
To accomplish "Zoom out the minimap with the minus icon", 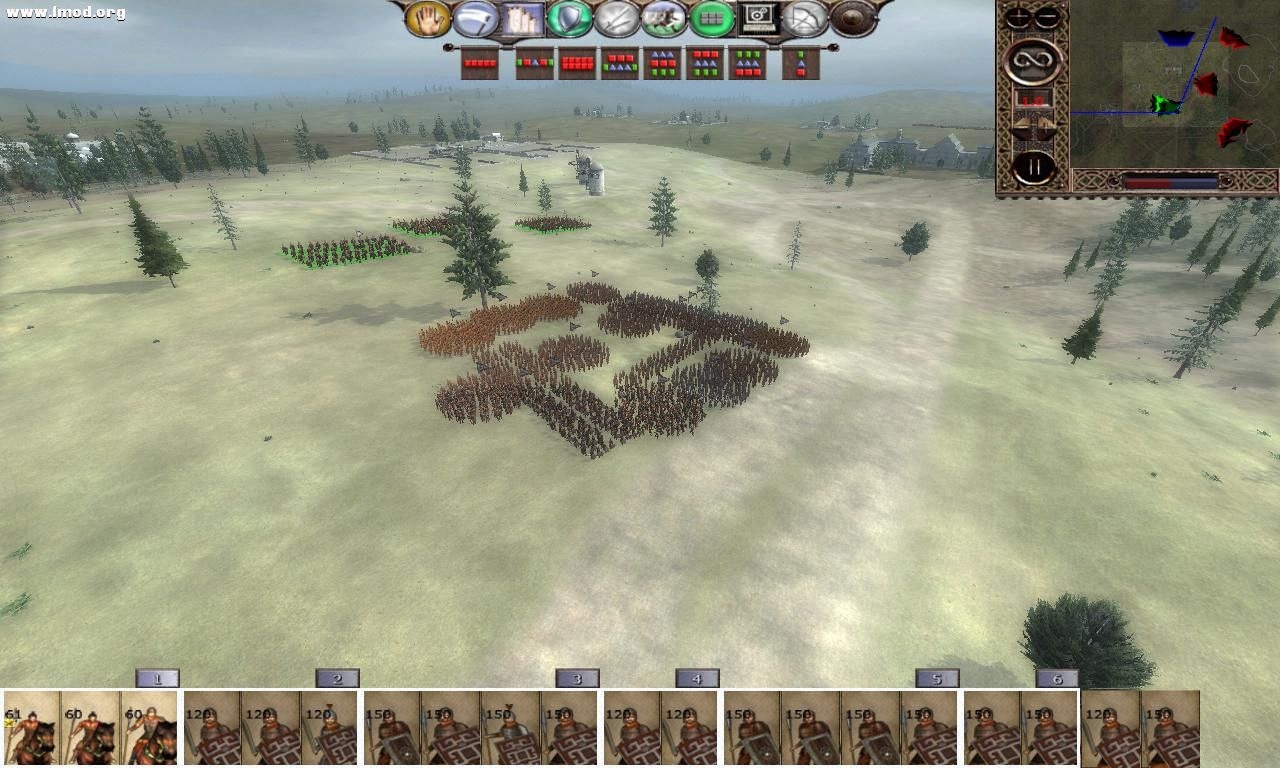I will (1048, 16).
